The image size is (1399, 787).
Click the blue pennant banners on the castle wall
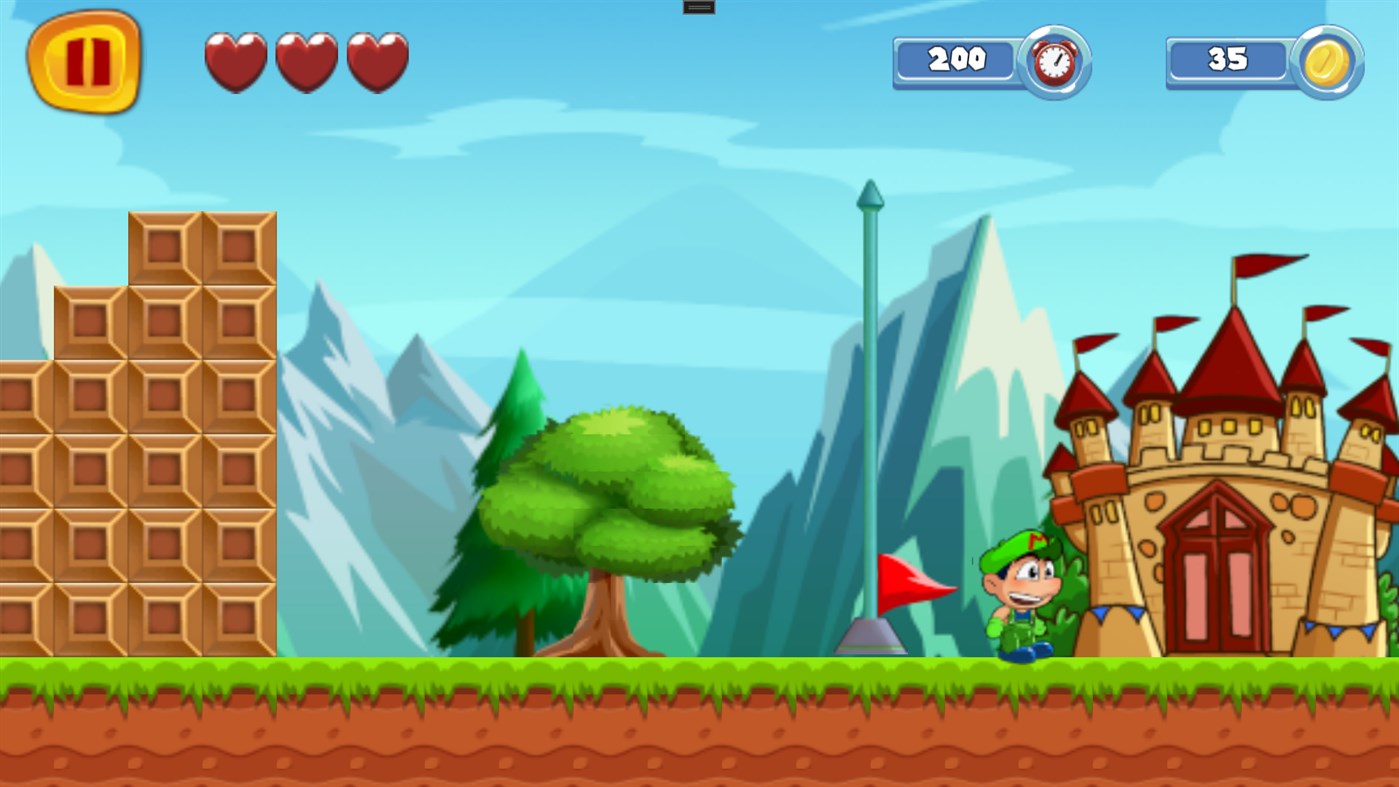[1340, 630]
